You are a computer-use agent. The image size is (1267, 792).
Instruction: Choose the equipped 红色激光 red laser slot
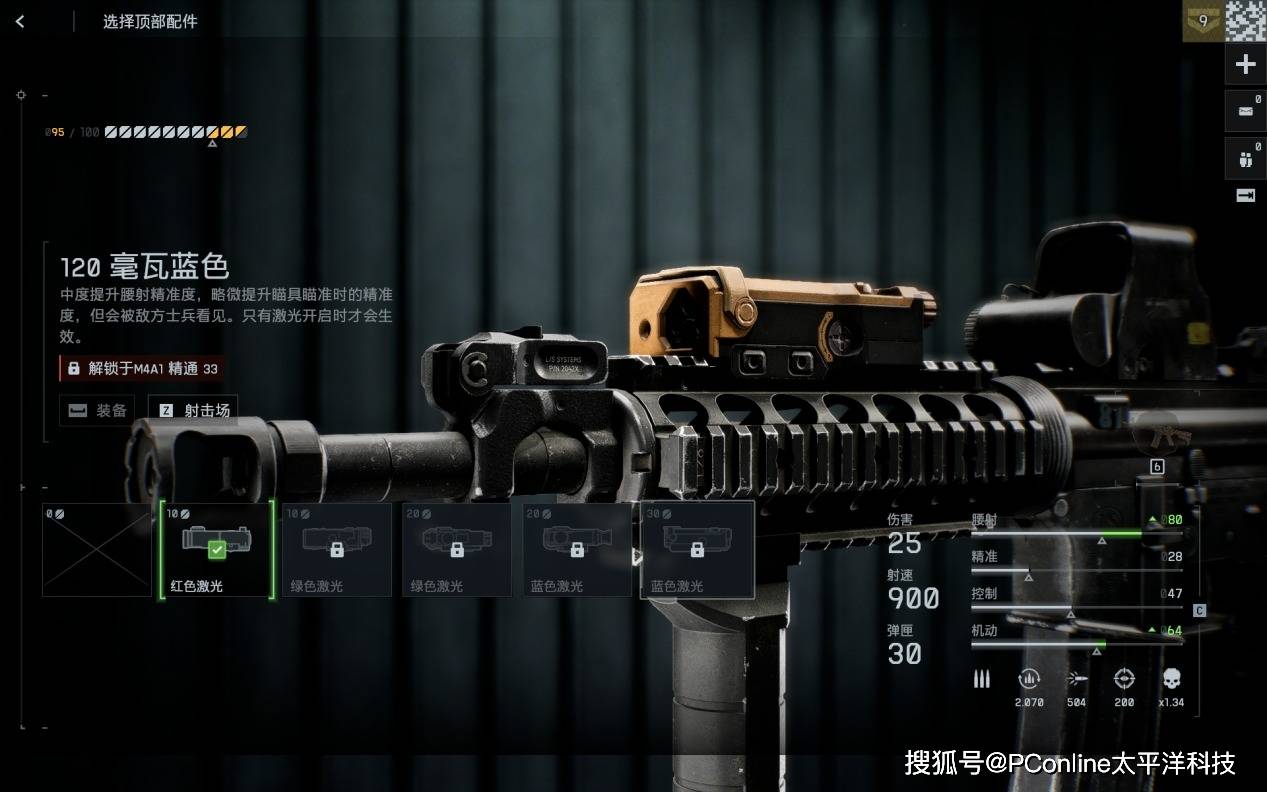(x=217, y=550)
